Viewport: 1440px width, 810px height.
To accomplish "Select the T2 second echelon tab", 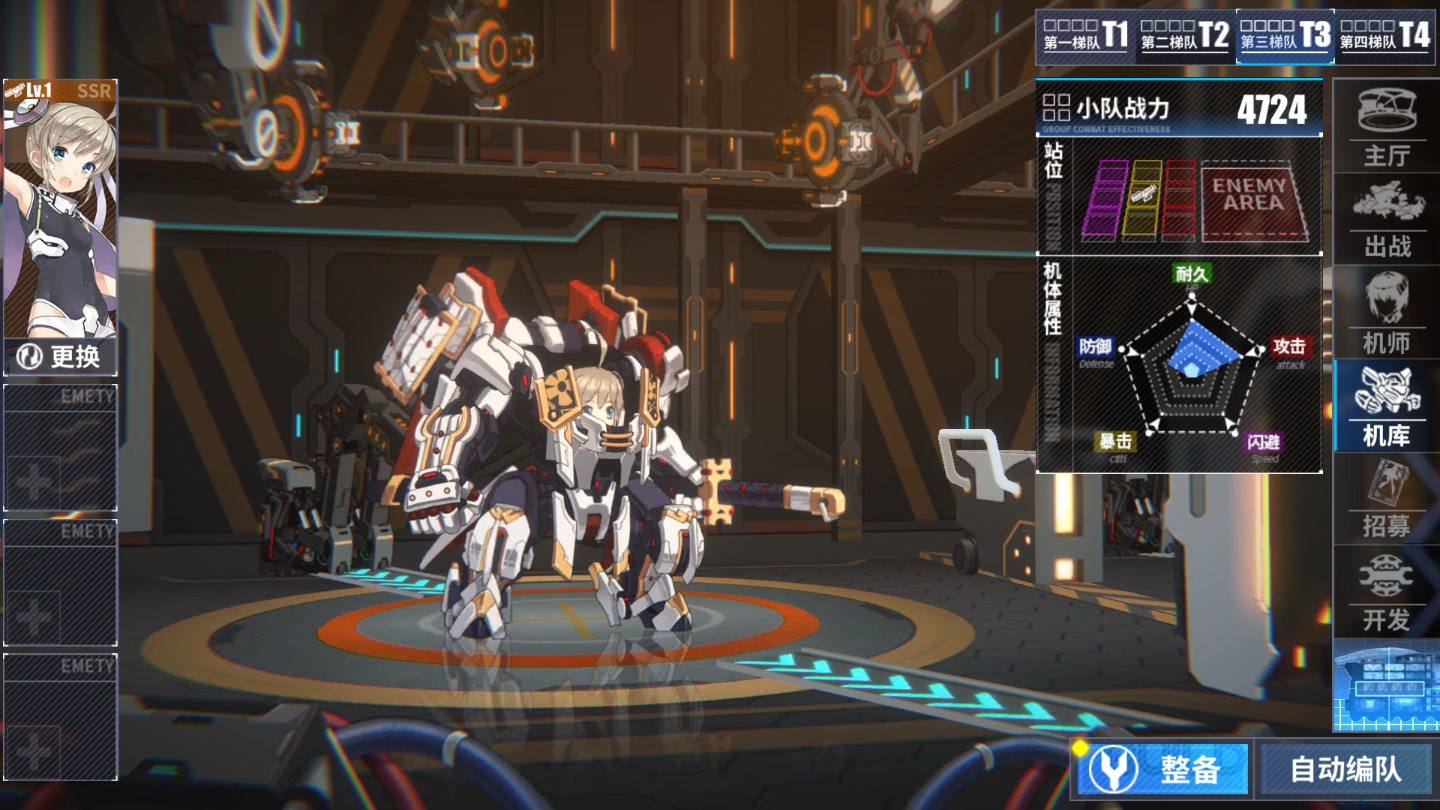I will coord(1185,37).
